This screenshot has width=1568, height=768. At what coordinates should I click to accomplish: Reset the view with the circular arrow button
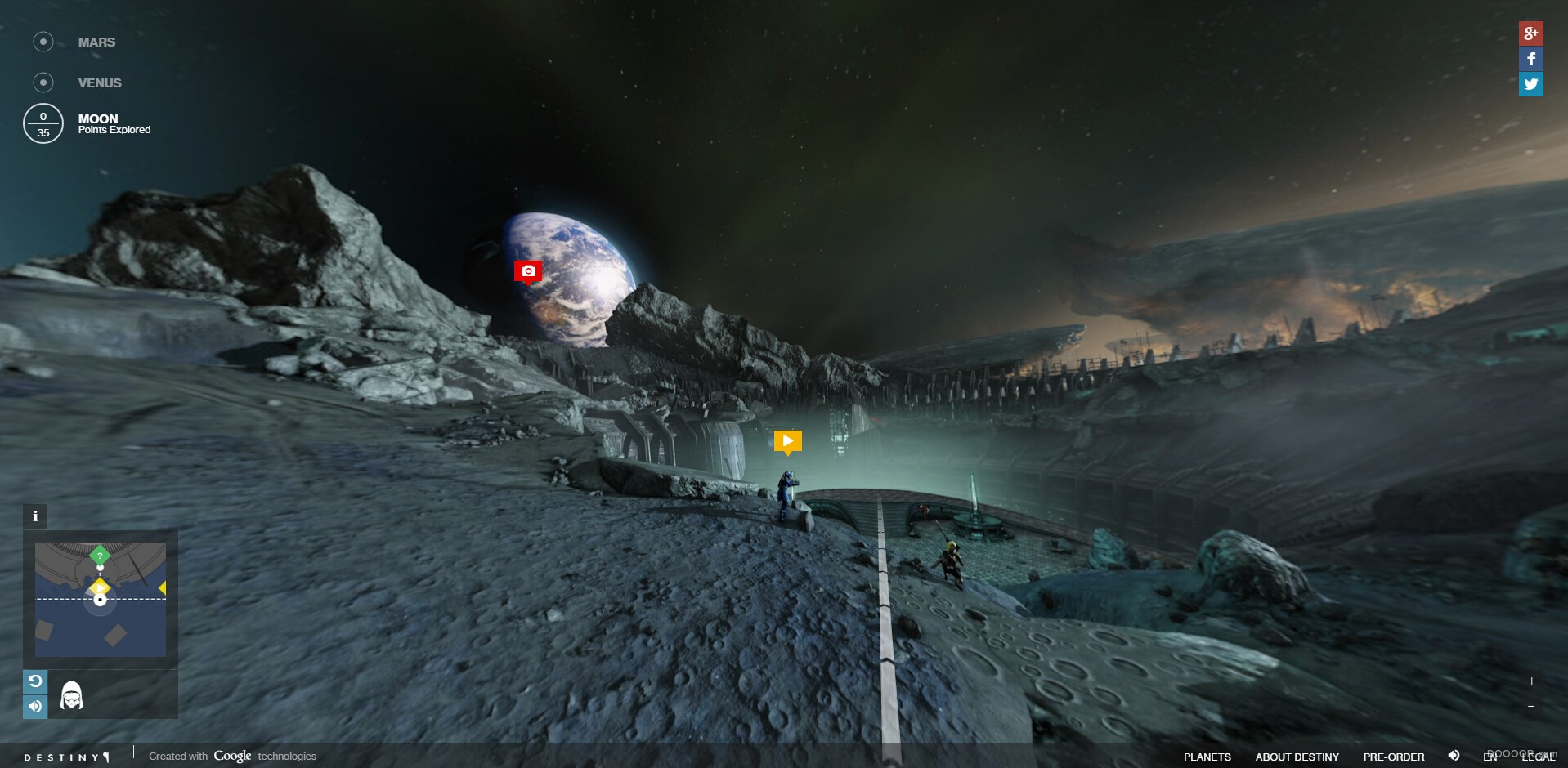[35, 681]
